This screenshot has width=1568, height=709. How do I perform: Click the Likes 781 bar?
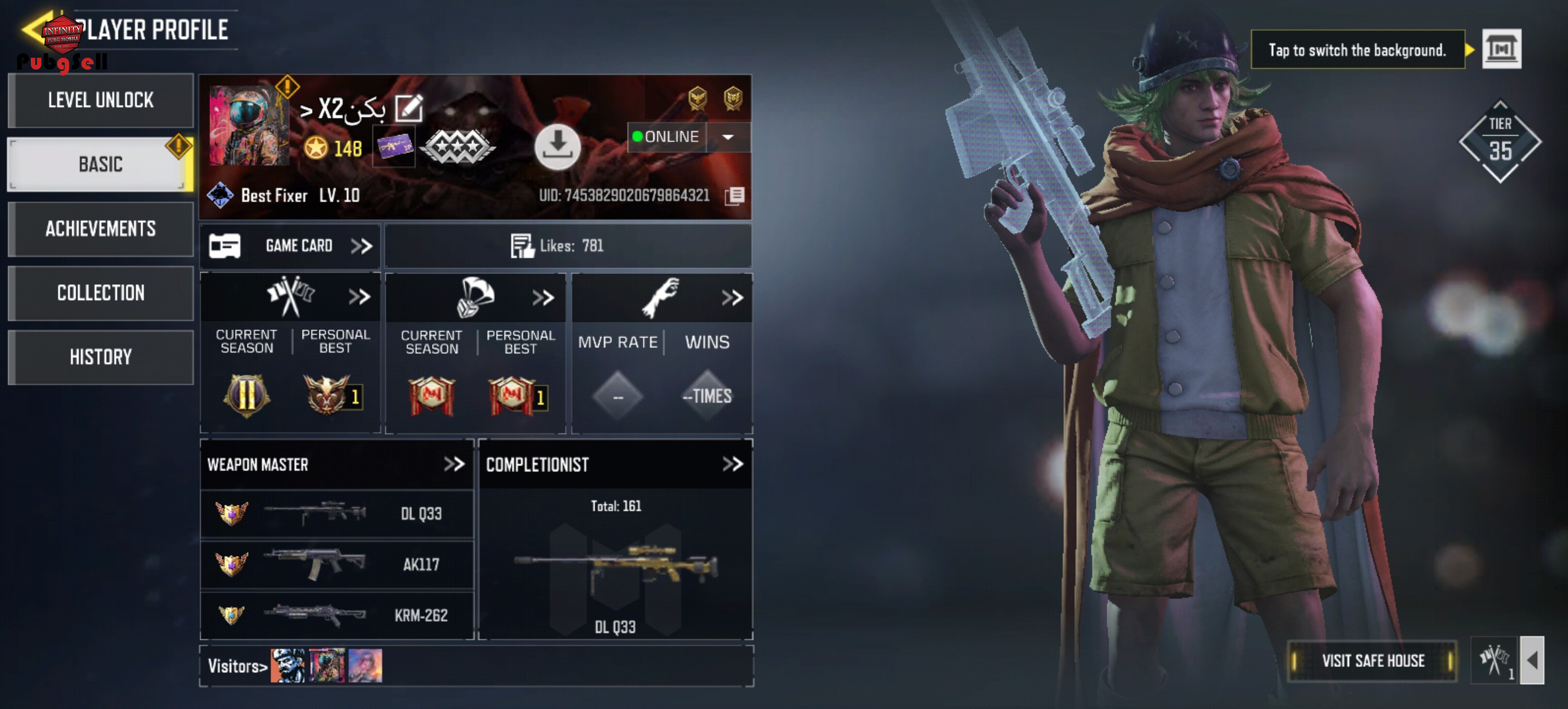coord(567,246)
